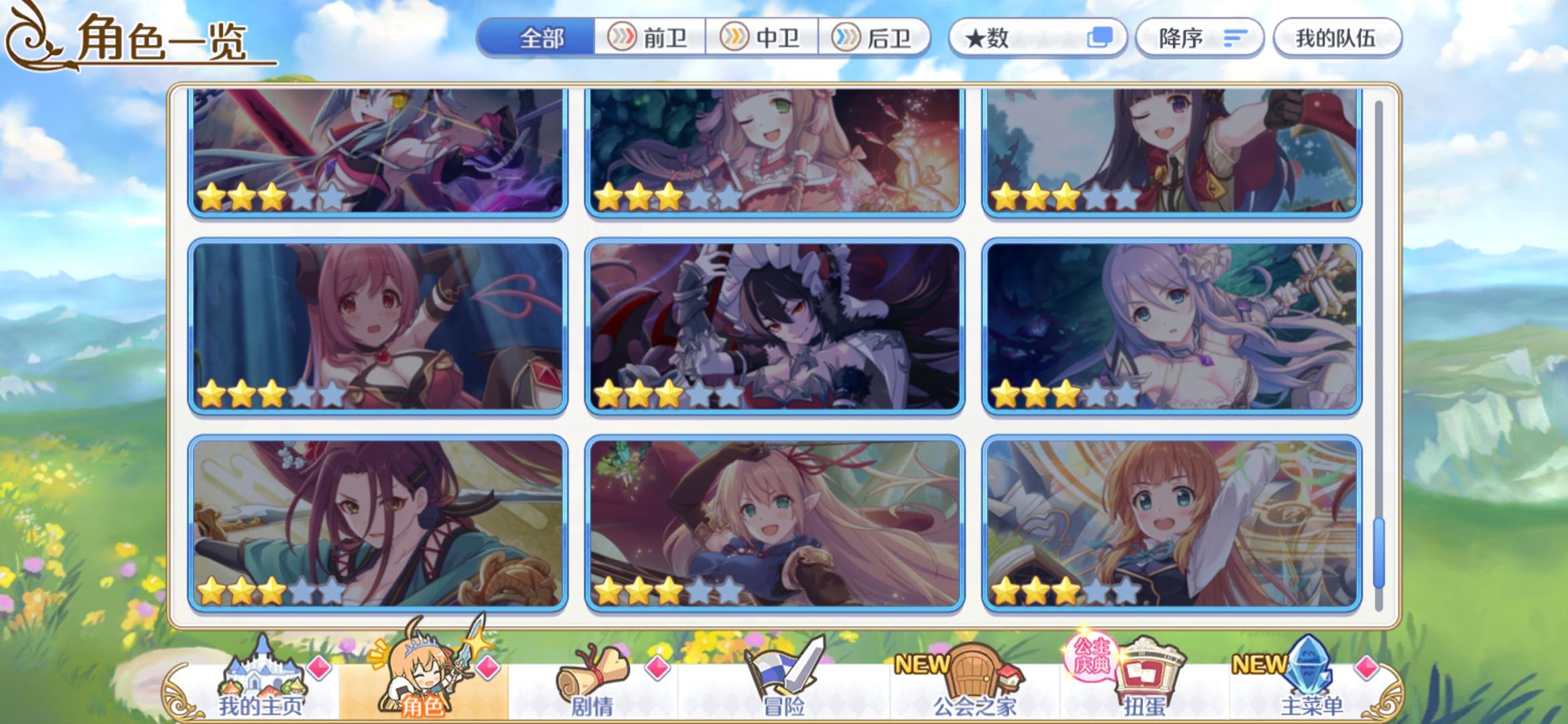Open 我的队伍 team button
This screenshot has width=1568, height=724.
click(1337, 38)
